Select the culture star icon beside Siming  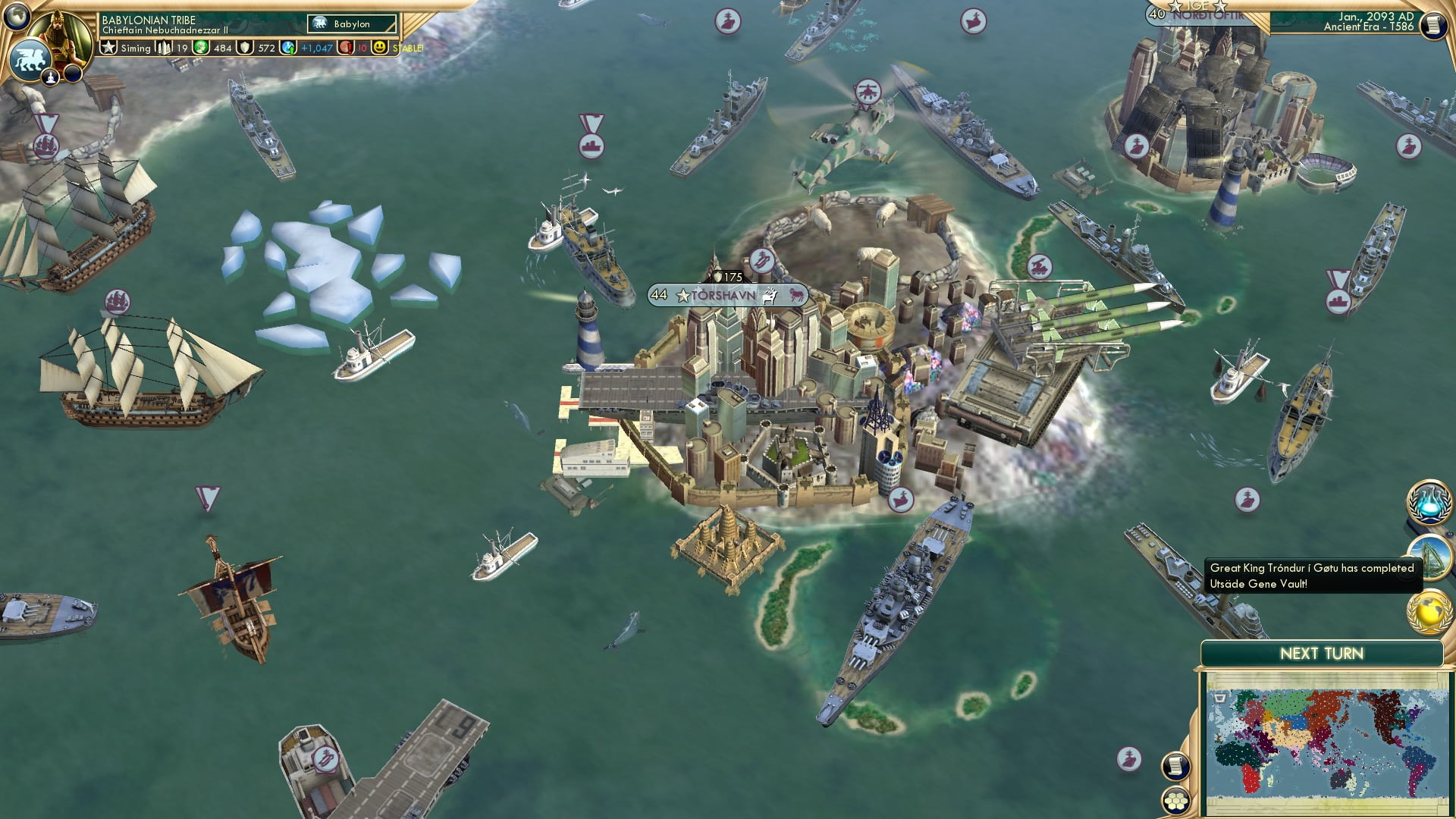[x=108, y=47]
